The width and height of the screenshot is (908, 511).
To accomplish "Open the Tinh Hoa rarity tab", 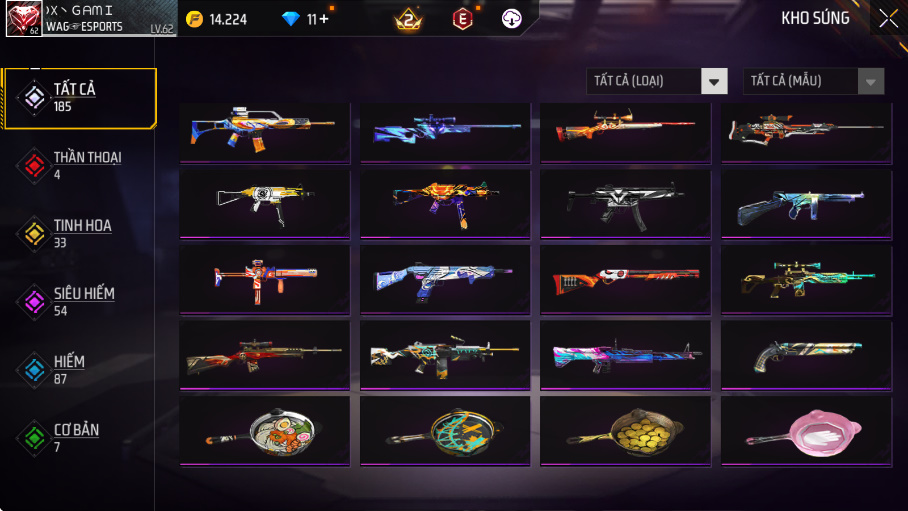I will tap(80, 234).
